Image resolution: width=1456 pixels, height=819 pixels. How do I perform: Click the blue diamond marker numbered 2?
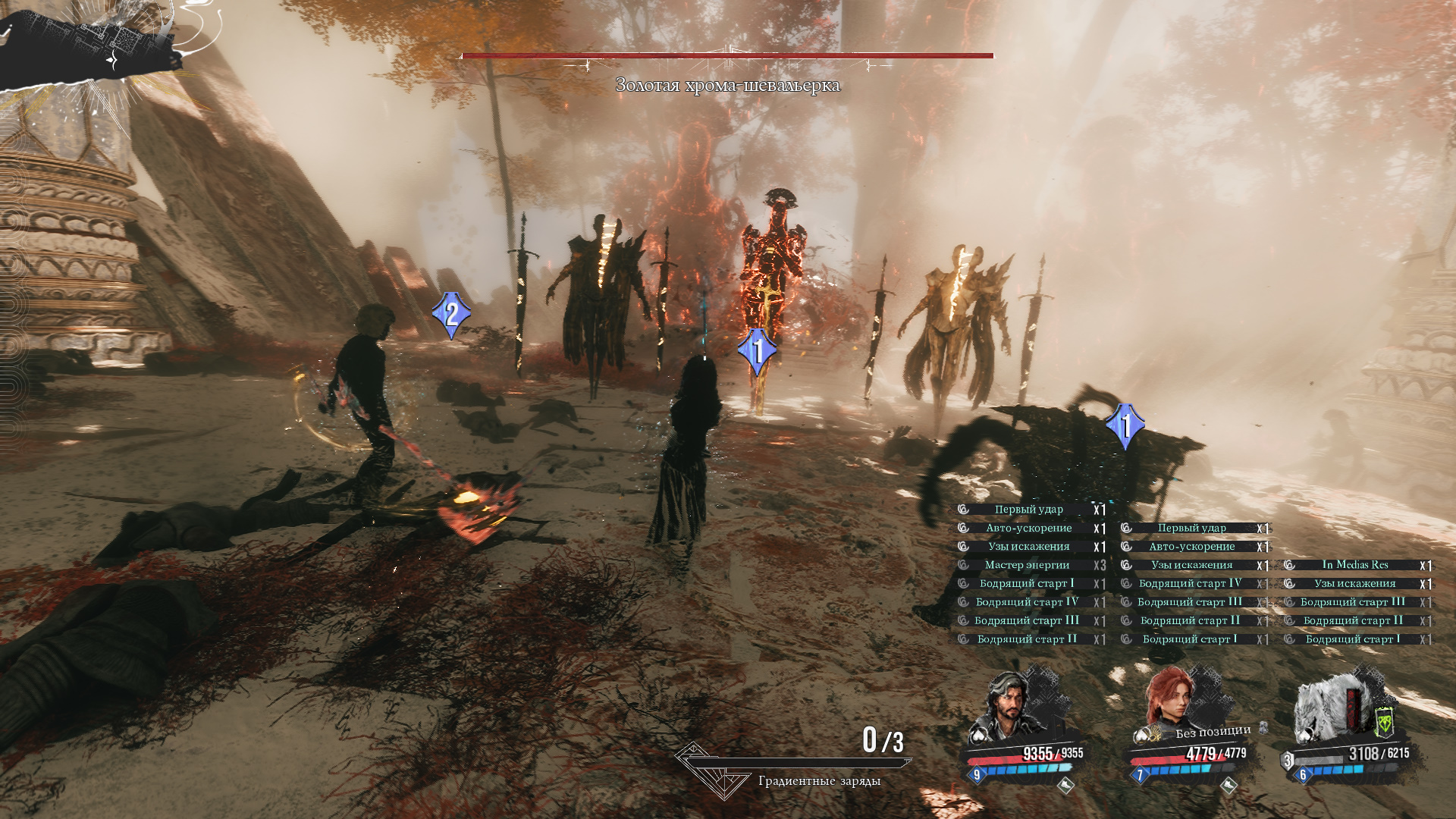(x=451, y=314)
